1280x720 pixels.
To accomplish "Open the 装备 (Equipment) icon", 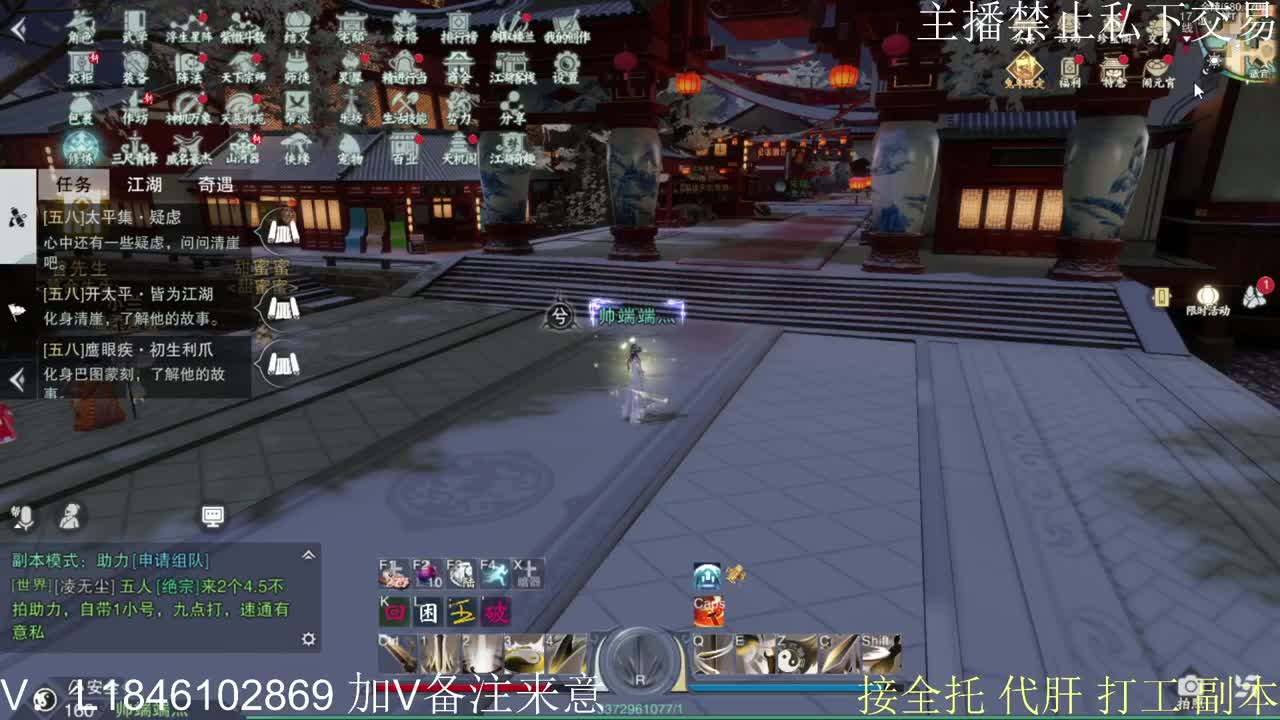I will 137,65.
